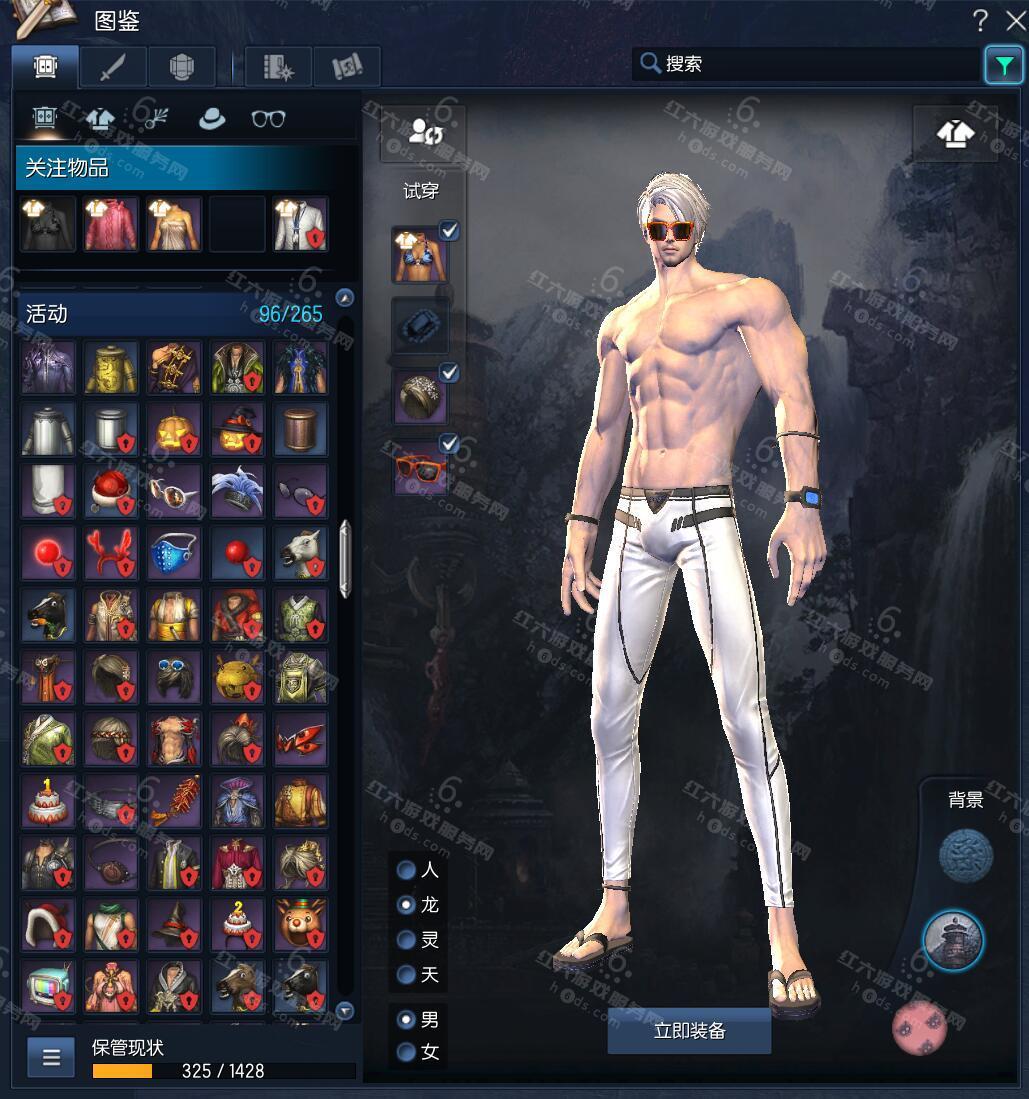Open the help question mark
This screenshot has width=1029, height=1099.
point(980,19)
